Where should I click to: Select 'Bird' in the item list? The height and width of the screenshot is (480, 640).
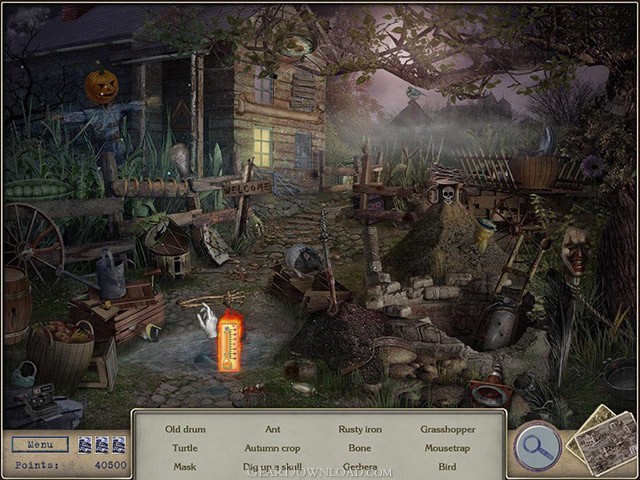click(447, 466)
